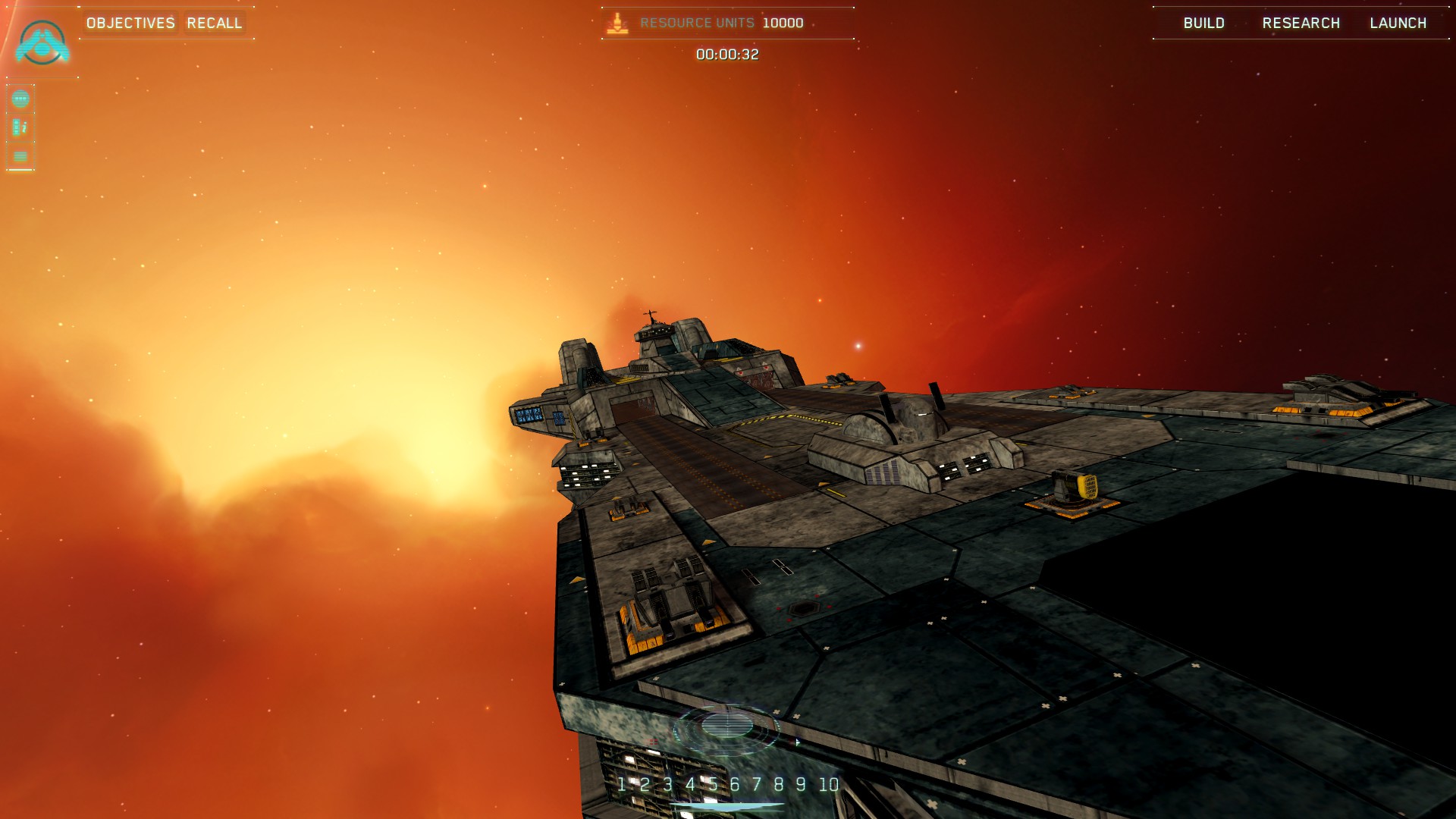Select control group 7

click(x=756, y=784)
